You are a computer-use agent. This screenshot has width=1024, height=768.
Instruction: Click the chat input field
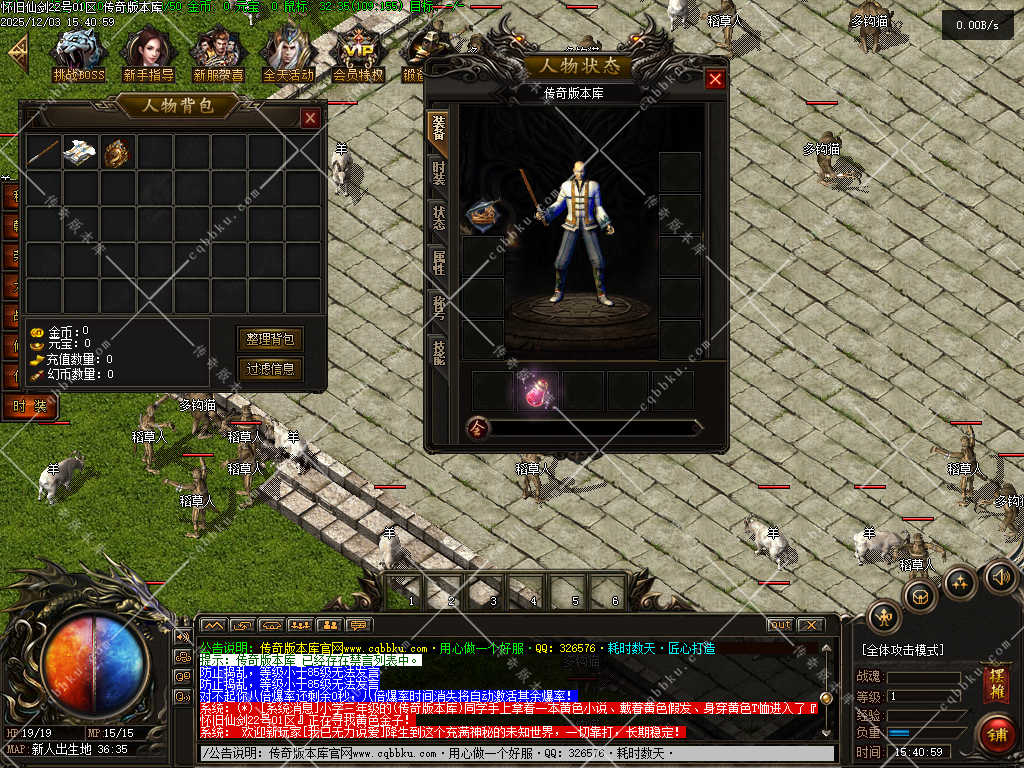click(x=515, y=753)
